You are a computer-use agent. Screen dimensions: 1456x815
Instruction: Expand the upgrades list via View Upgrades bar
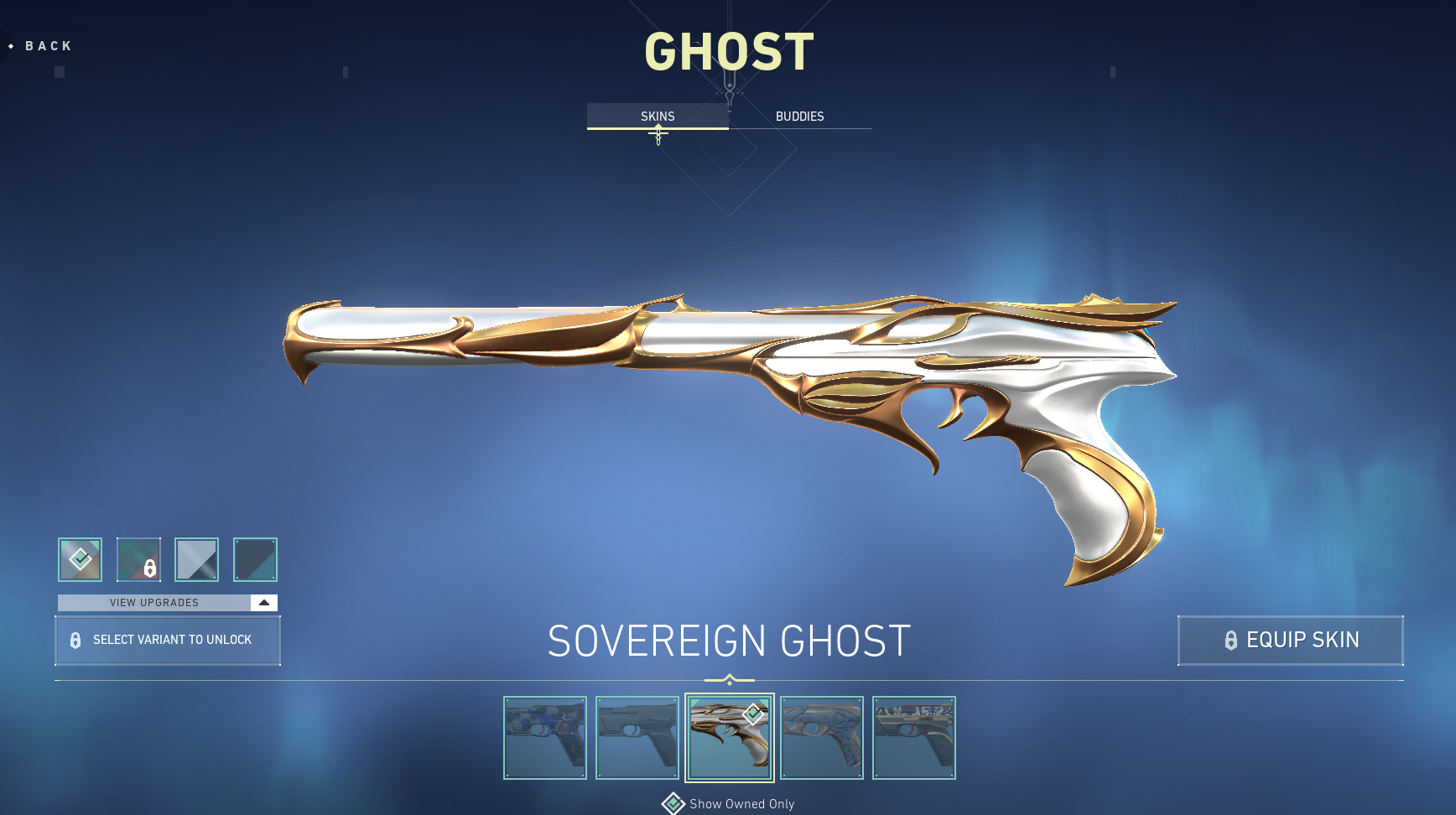point(153,602)
